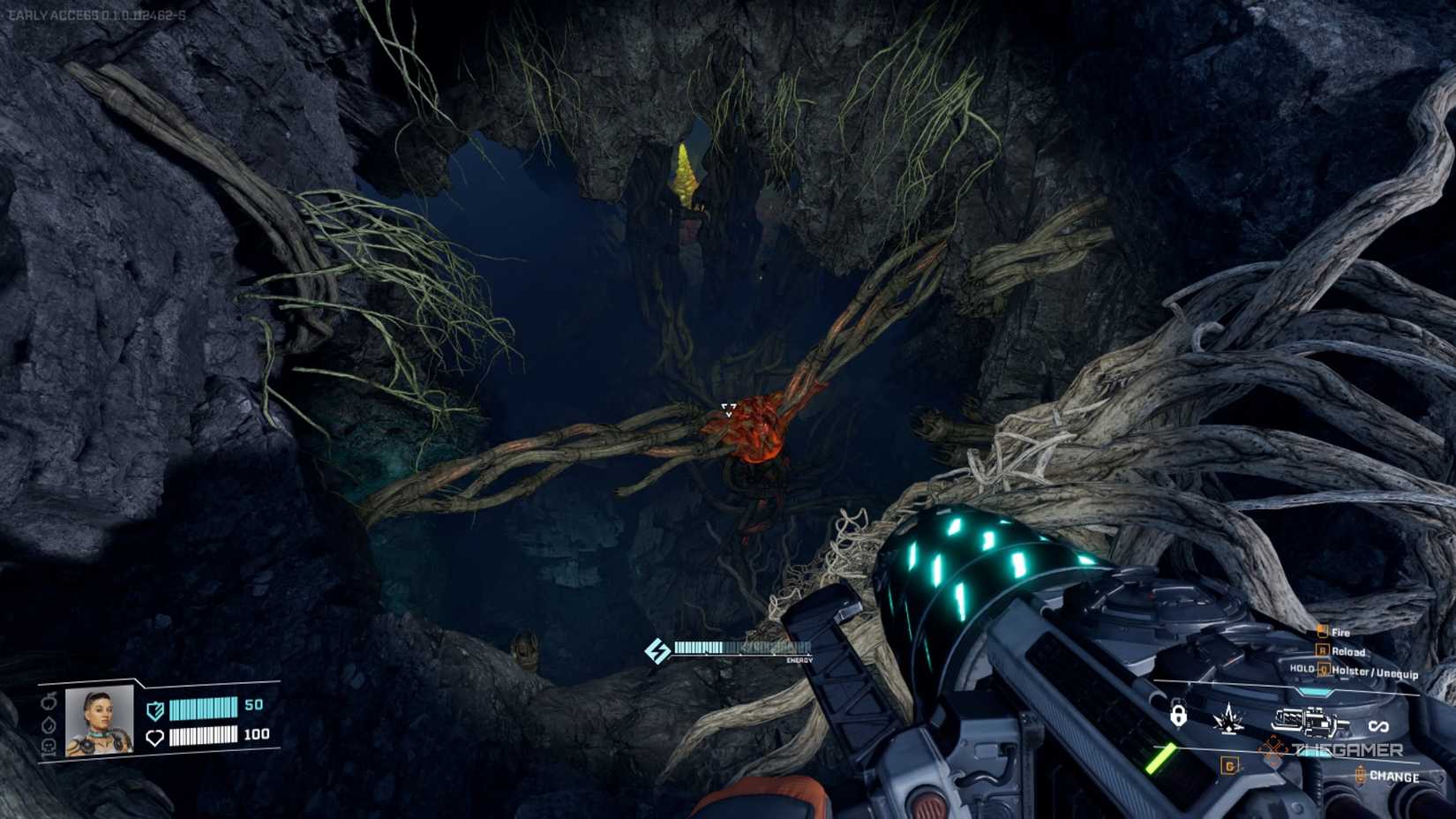Image resolution: width=1456 pixels, height=819 pixels.
Task: Toggle Holster/Unequip via the Q key prompt
Action: coord(1323,671)
